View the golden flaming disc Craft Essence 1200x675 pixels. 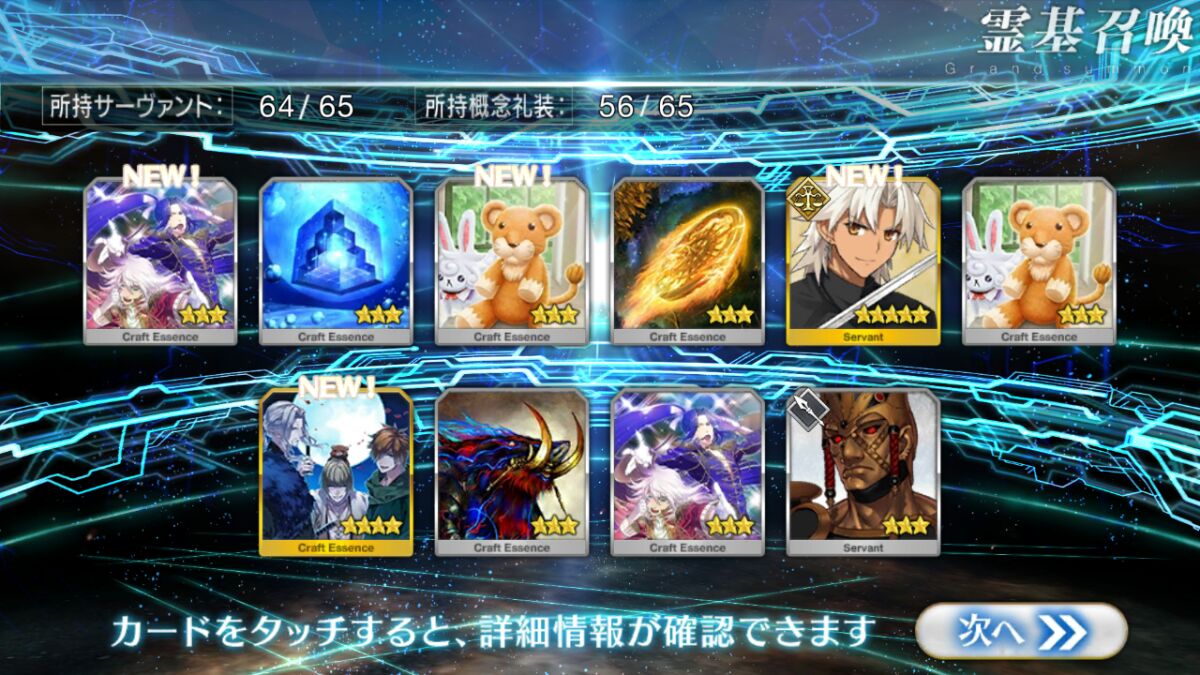point(688,262)
